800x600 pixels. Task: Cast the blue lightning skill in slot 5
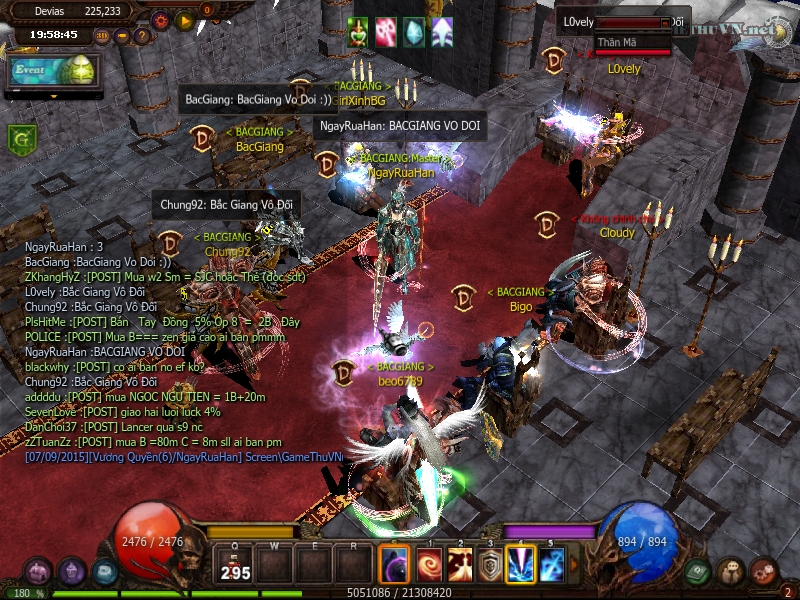552,565
